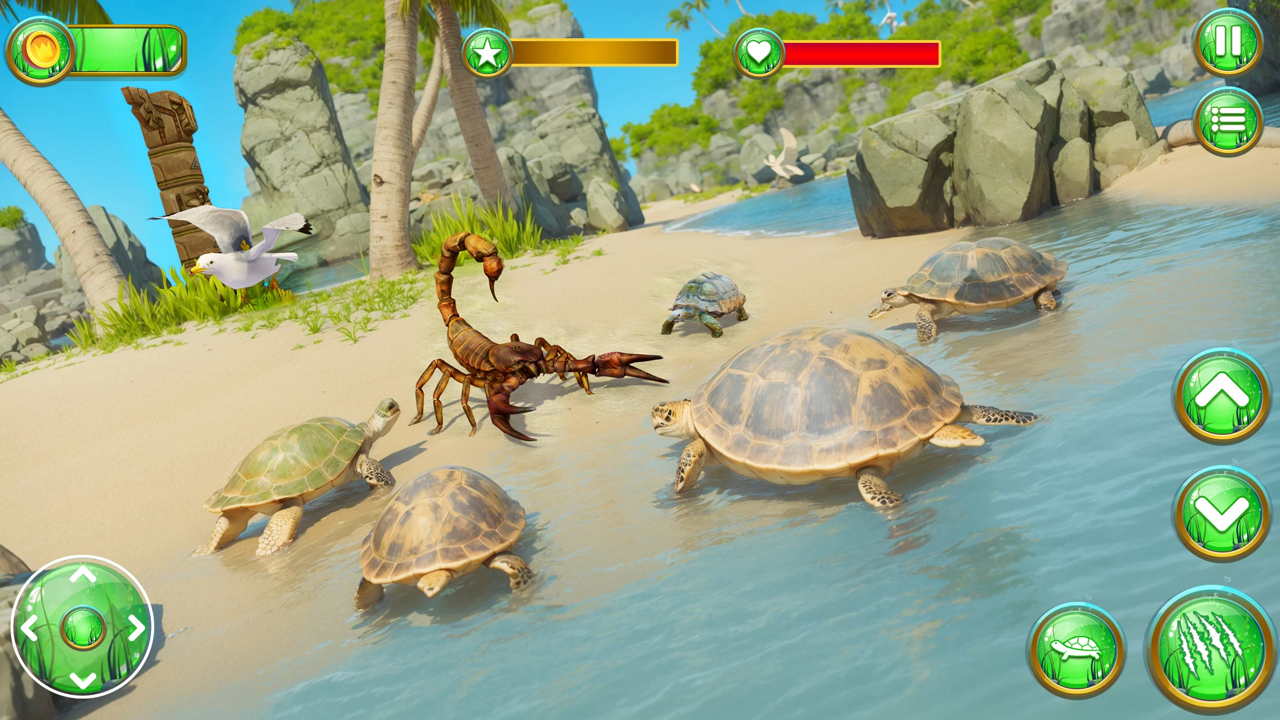Click the star experience icon
1280x720 pixels.
pyautogui.click(x=488, y=52)
